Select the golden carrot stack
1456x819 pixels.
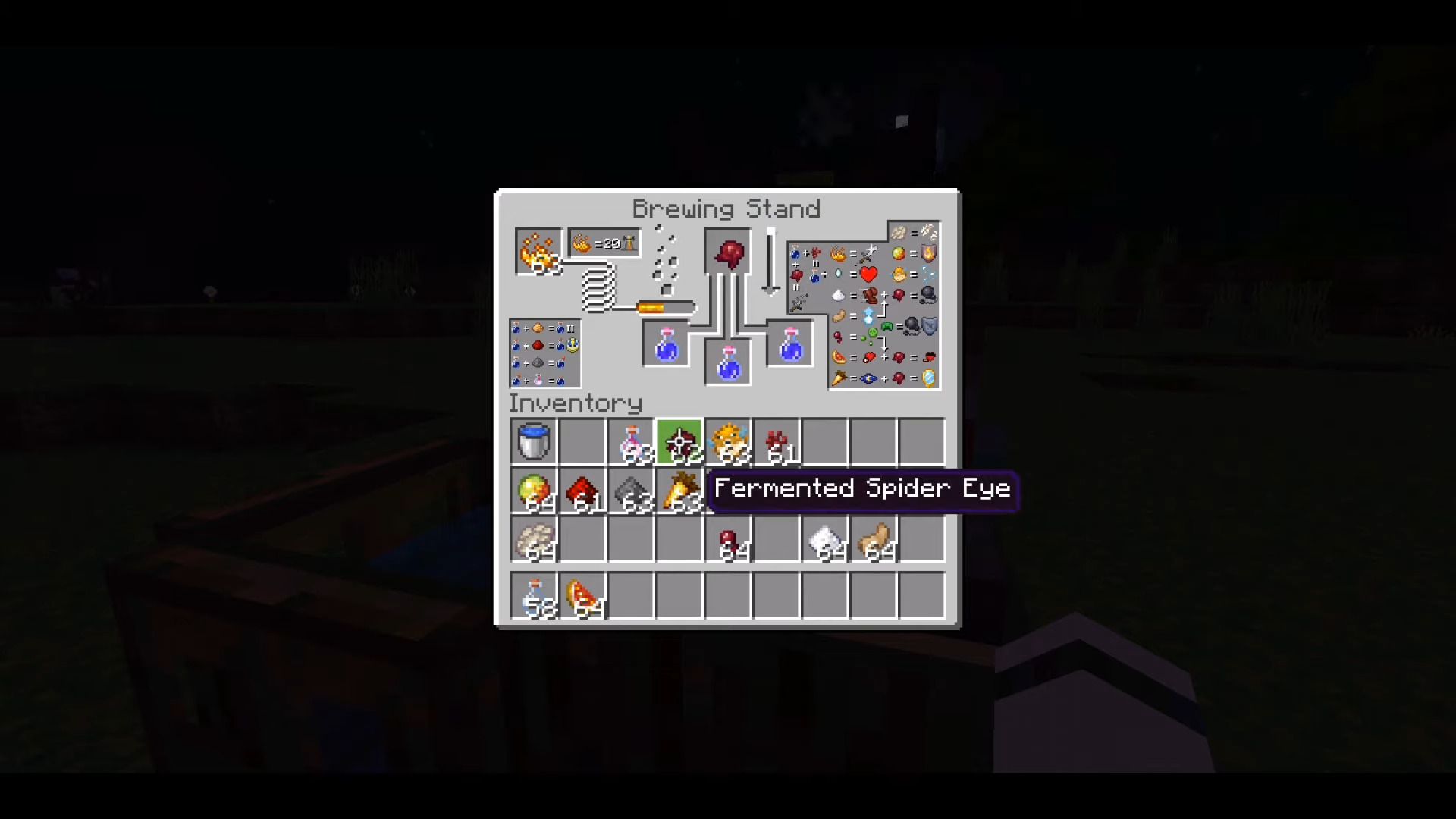click(680, 491)
